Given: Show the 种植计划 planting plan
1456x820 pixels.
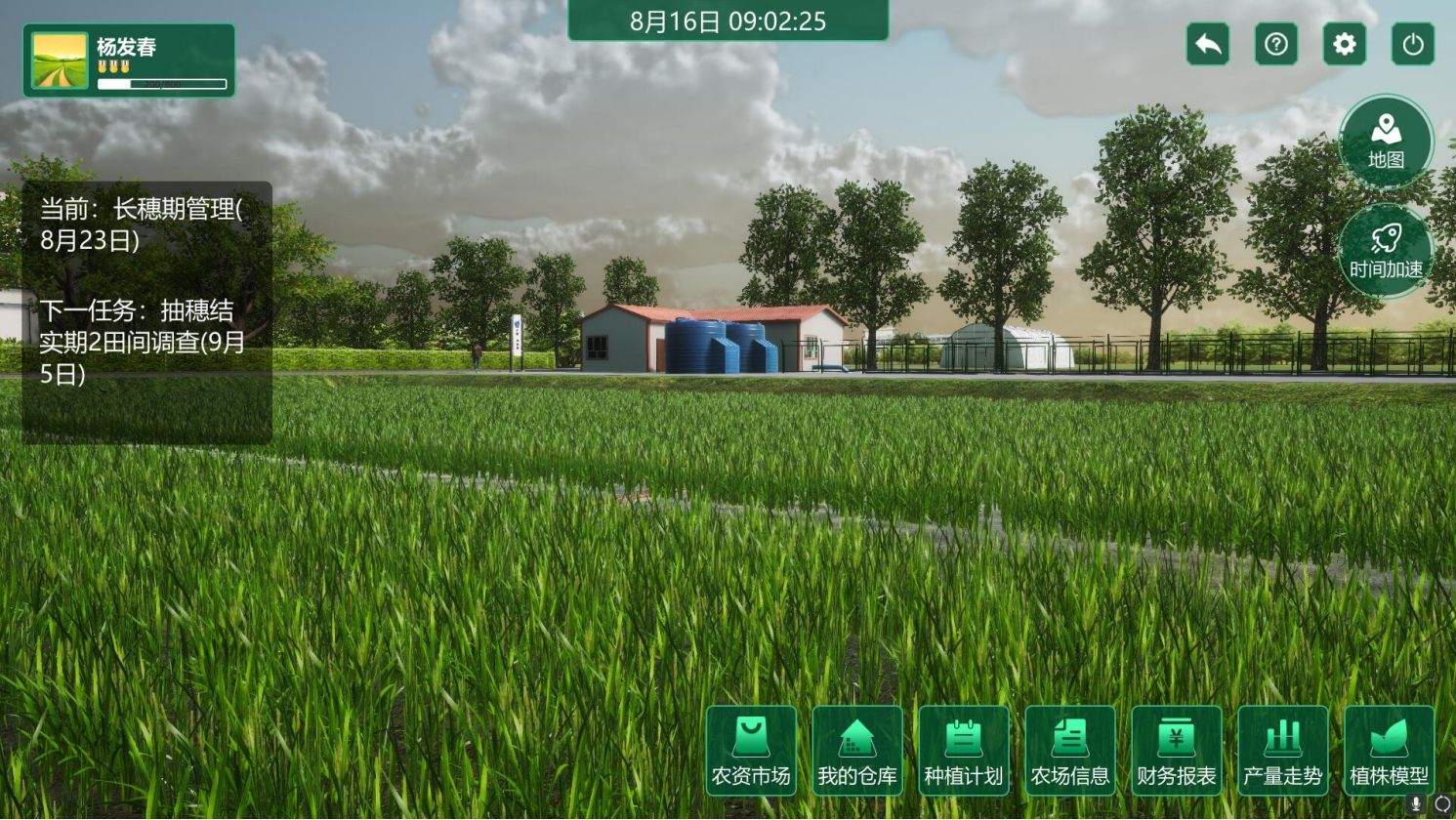Looking at the screenshot, I should coord(963,750).
